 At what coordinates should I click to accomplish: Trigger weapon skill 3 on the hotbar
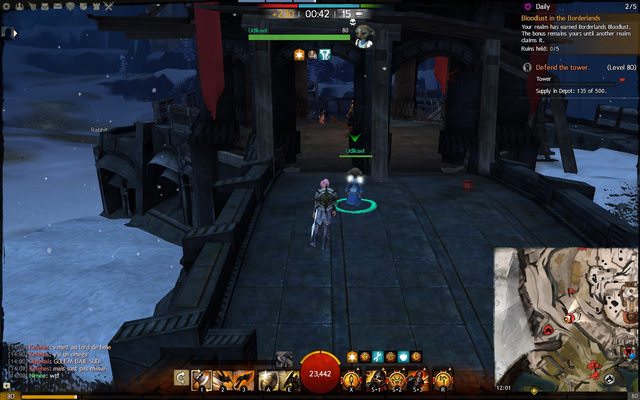click(x=244, y=380)
